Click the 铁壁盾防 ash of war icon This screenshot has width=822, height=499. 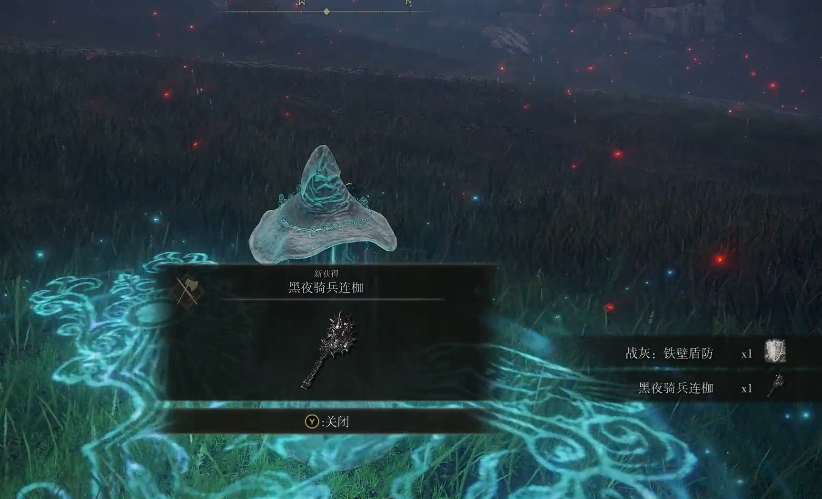click(776, 352)
